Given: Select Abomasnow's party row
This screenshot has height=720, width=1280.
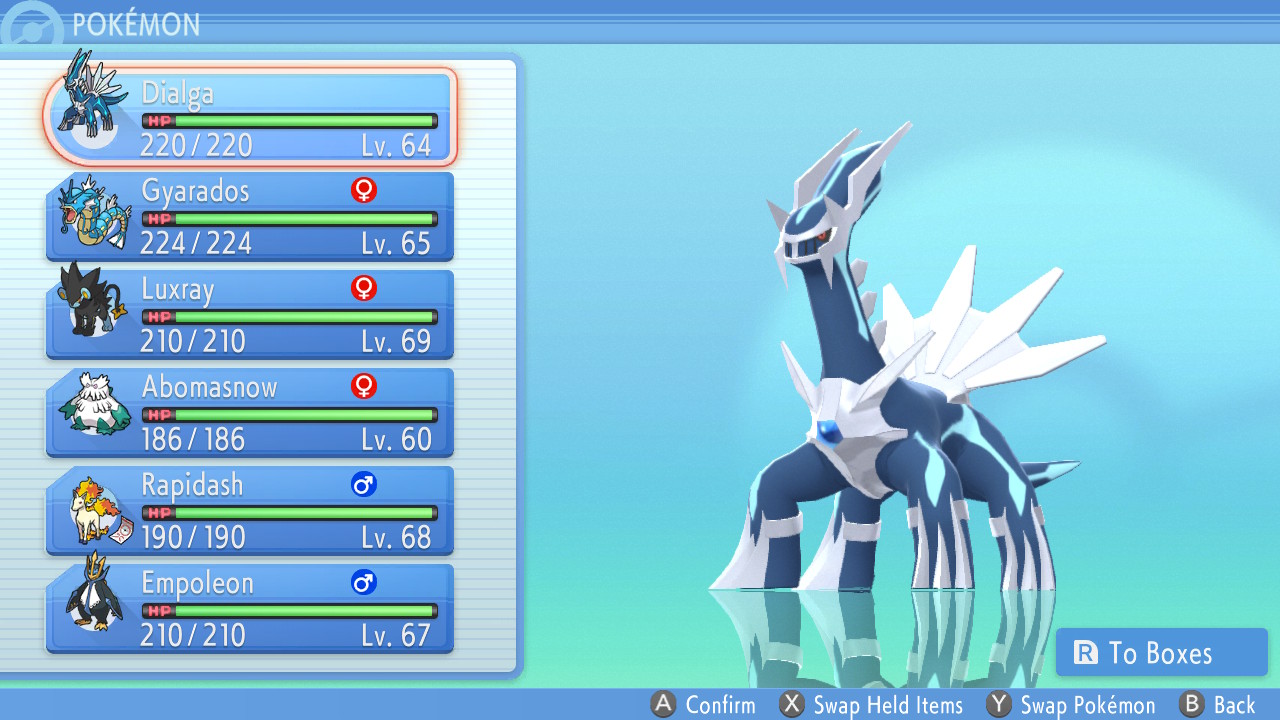Looking at the screenshot, I should [250, 412].
